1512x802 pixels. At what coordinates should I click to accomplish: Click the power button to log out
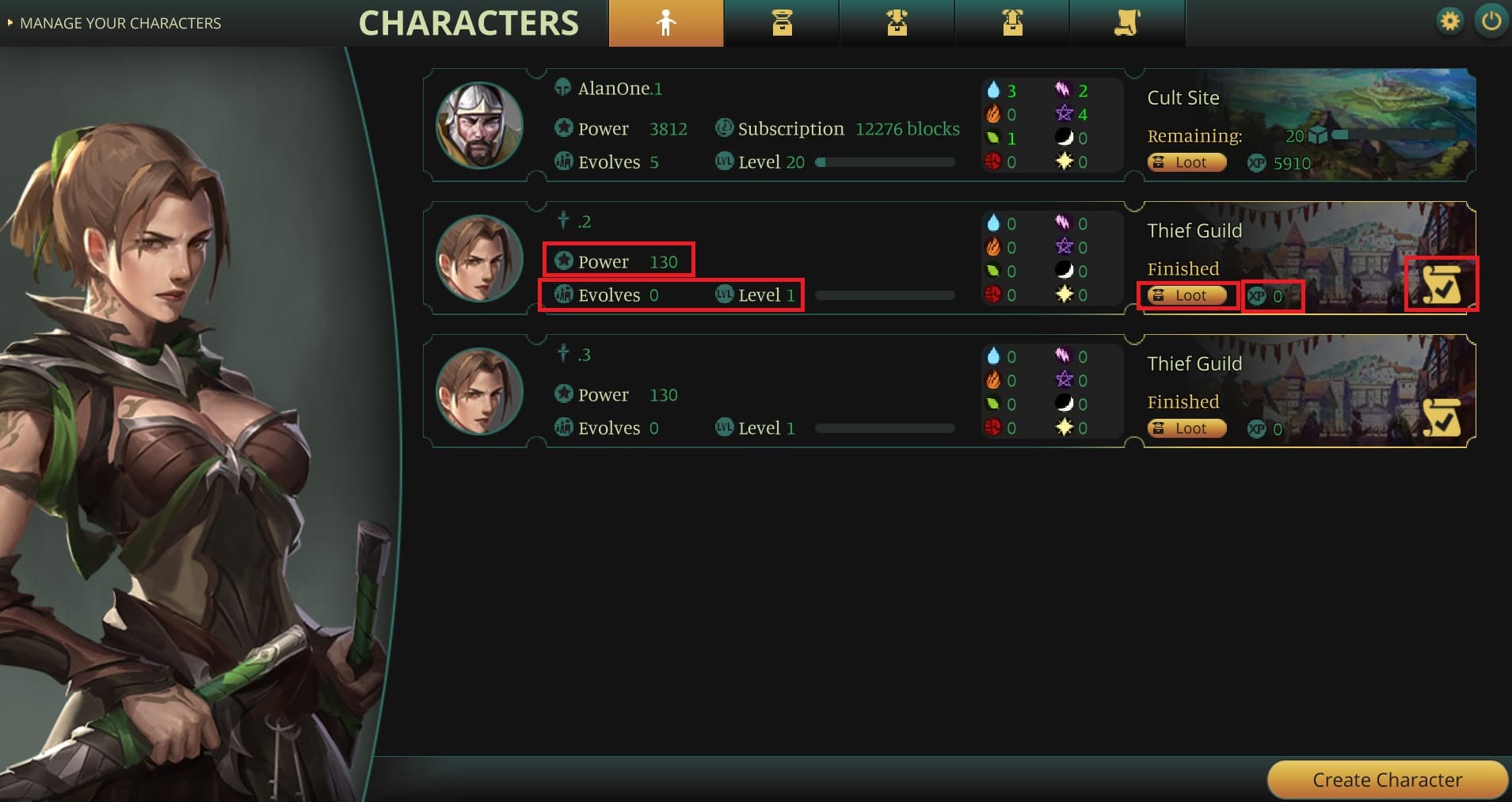(x=1491, y=21)
